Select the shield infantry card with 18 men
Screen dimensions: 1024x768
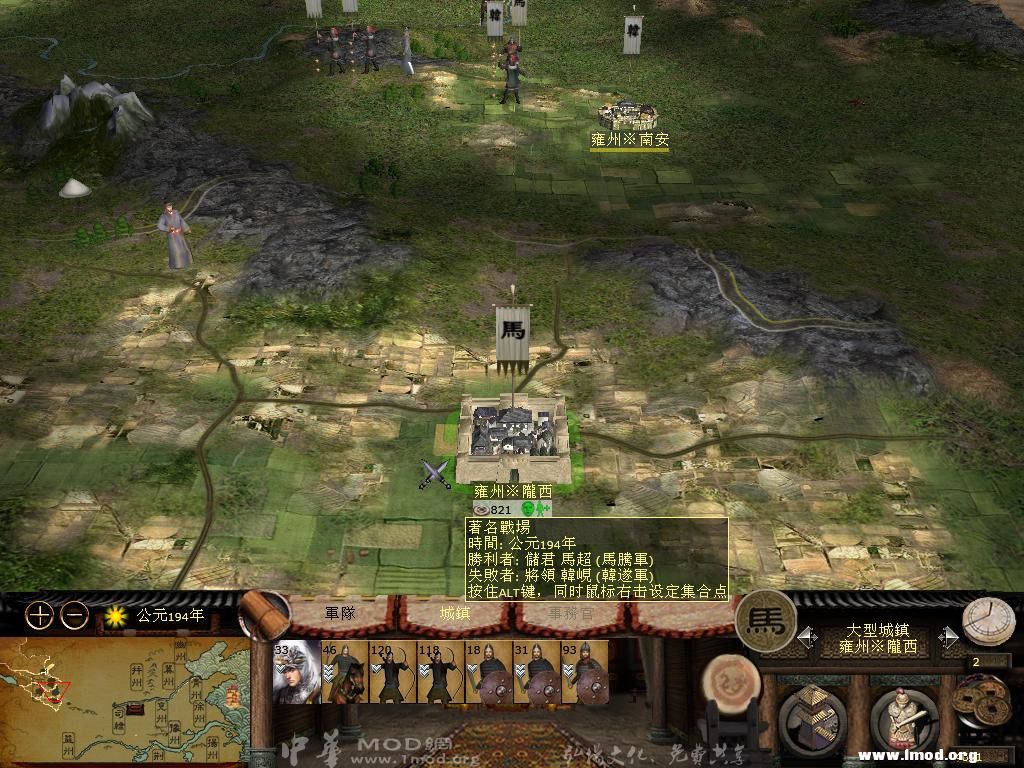tap(488, 672)
